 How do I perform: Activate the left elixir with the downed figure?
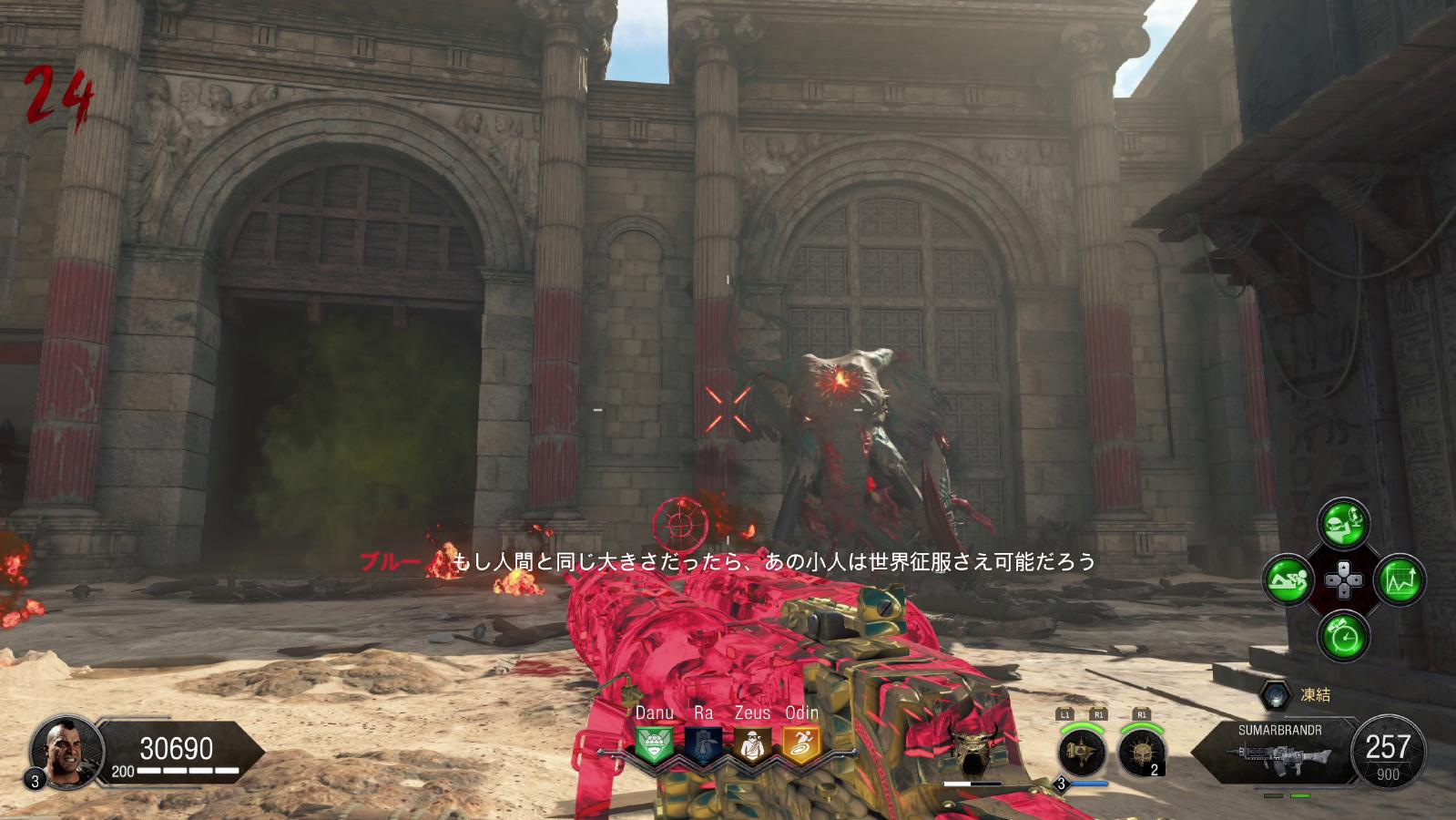[1288, 579]
